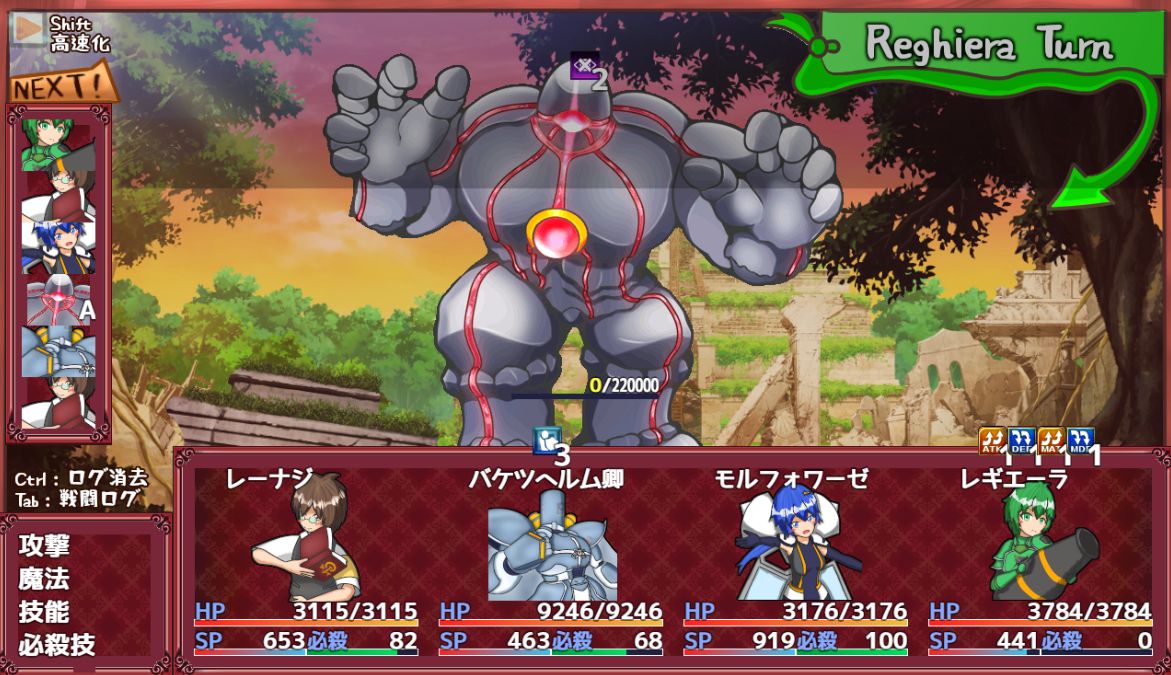Select party member レーナジ's portrait panel
Viewport: 1171px width, 675px height.
point(305,540)
